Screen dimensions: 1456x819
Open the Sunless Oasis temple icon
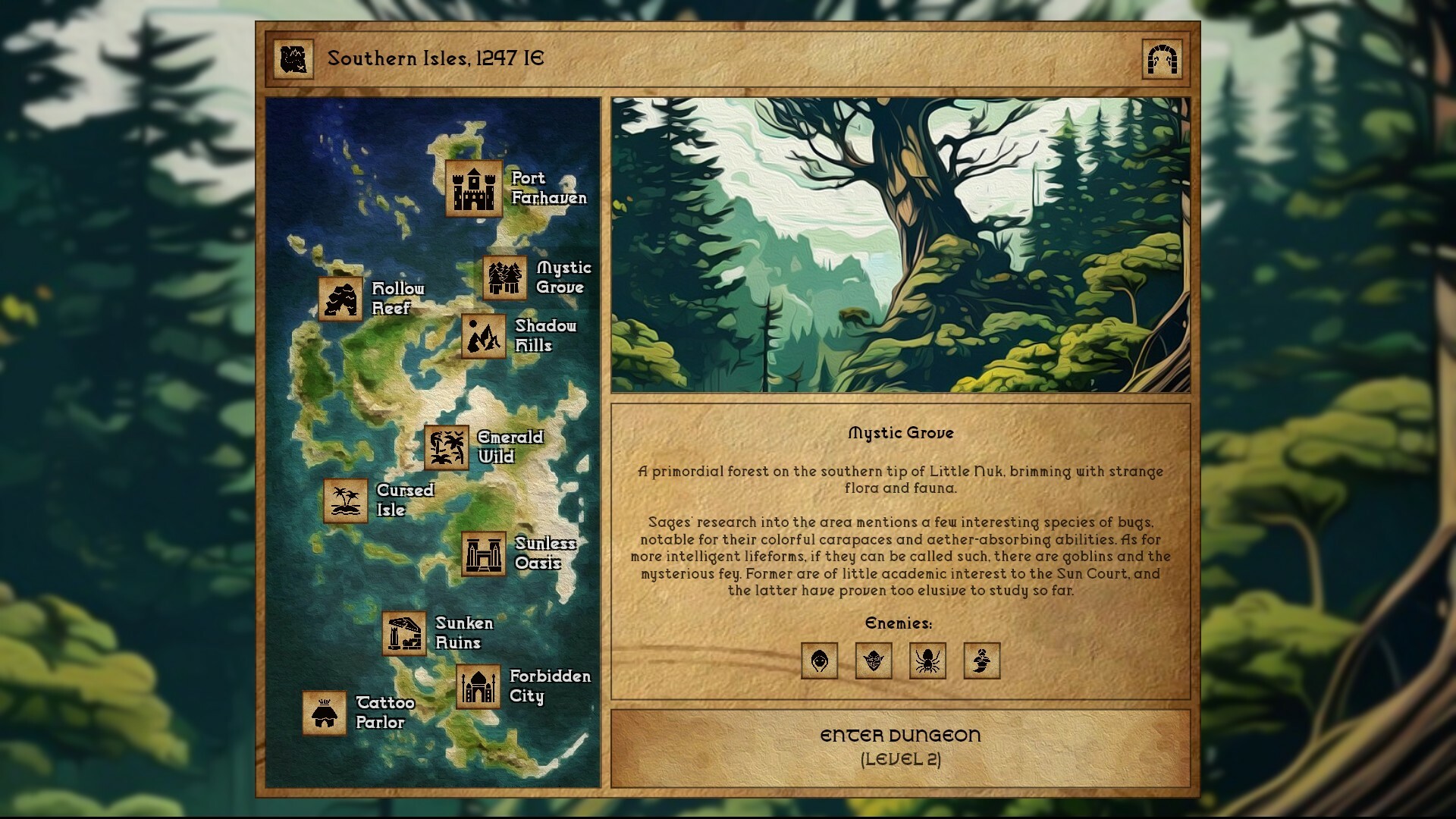pyautogui.click(x=485, y=554)
